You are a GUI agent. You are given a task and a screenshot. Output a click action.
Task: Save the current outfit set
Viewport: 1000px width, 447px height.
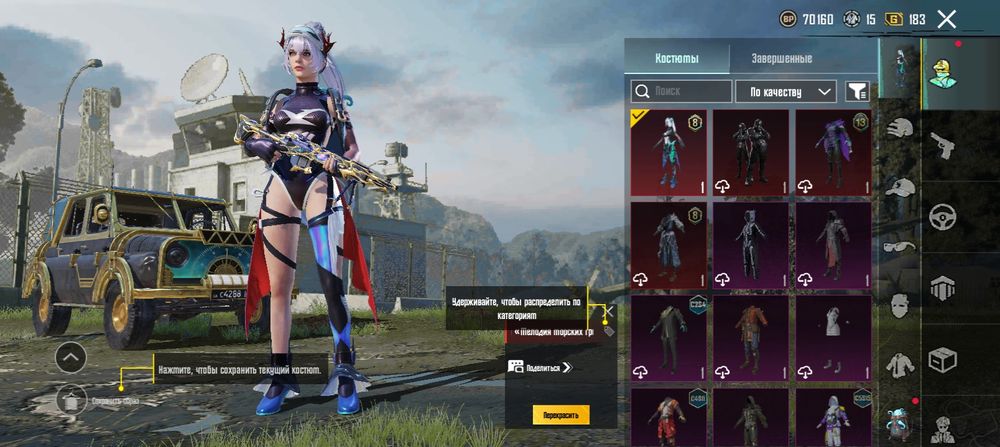(71, 400)
